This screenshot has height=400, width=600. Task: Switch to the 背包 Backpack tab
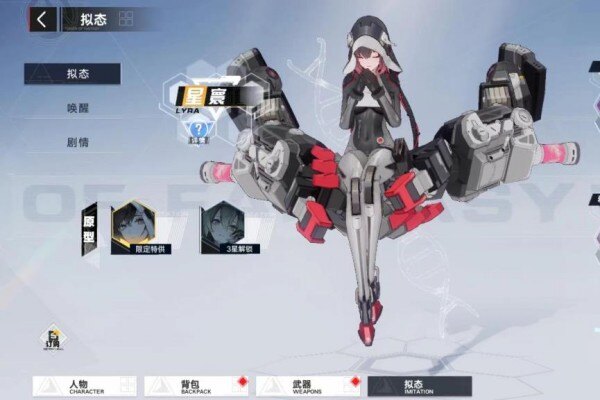click(196, 385)
